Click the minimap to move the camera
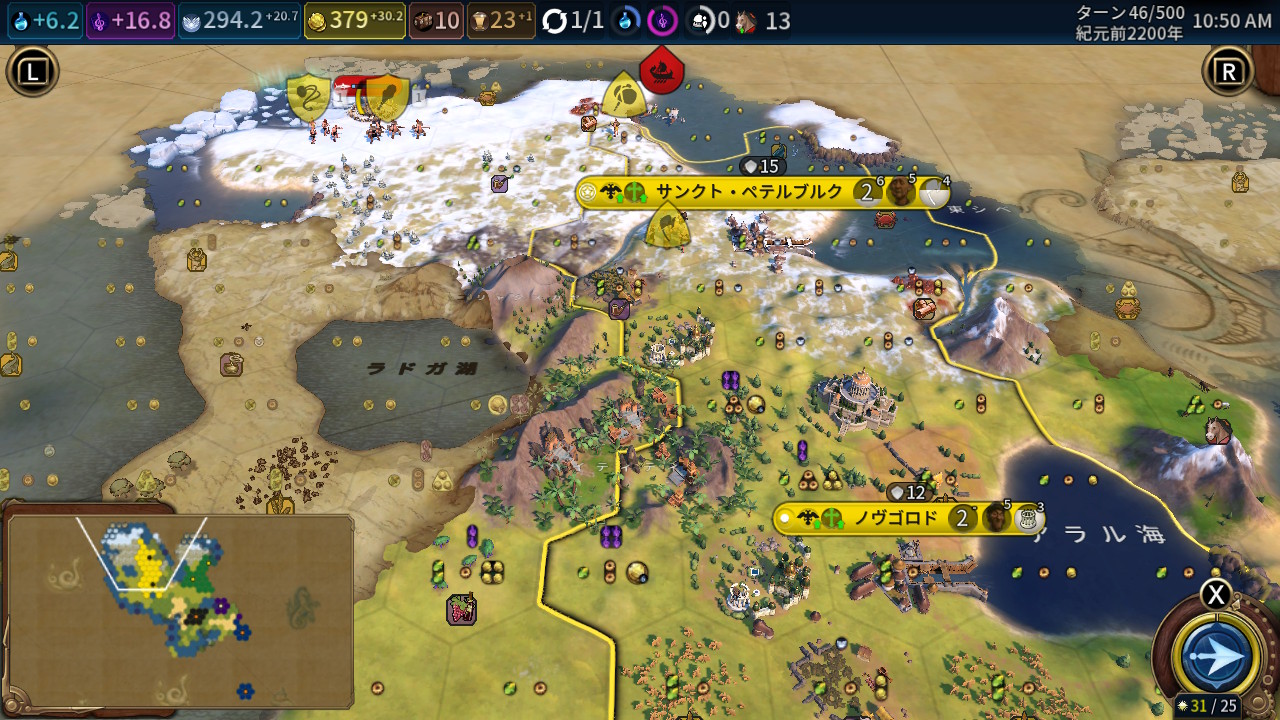This screenshot has height=720, width=1280. tap(180, 608)
